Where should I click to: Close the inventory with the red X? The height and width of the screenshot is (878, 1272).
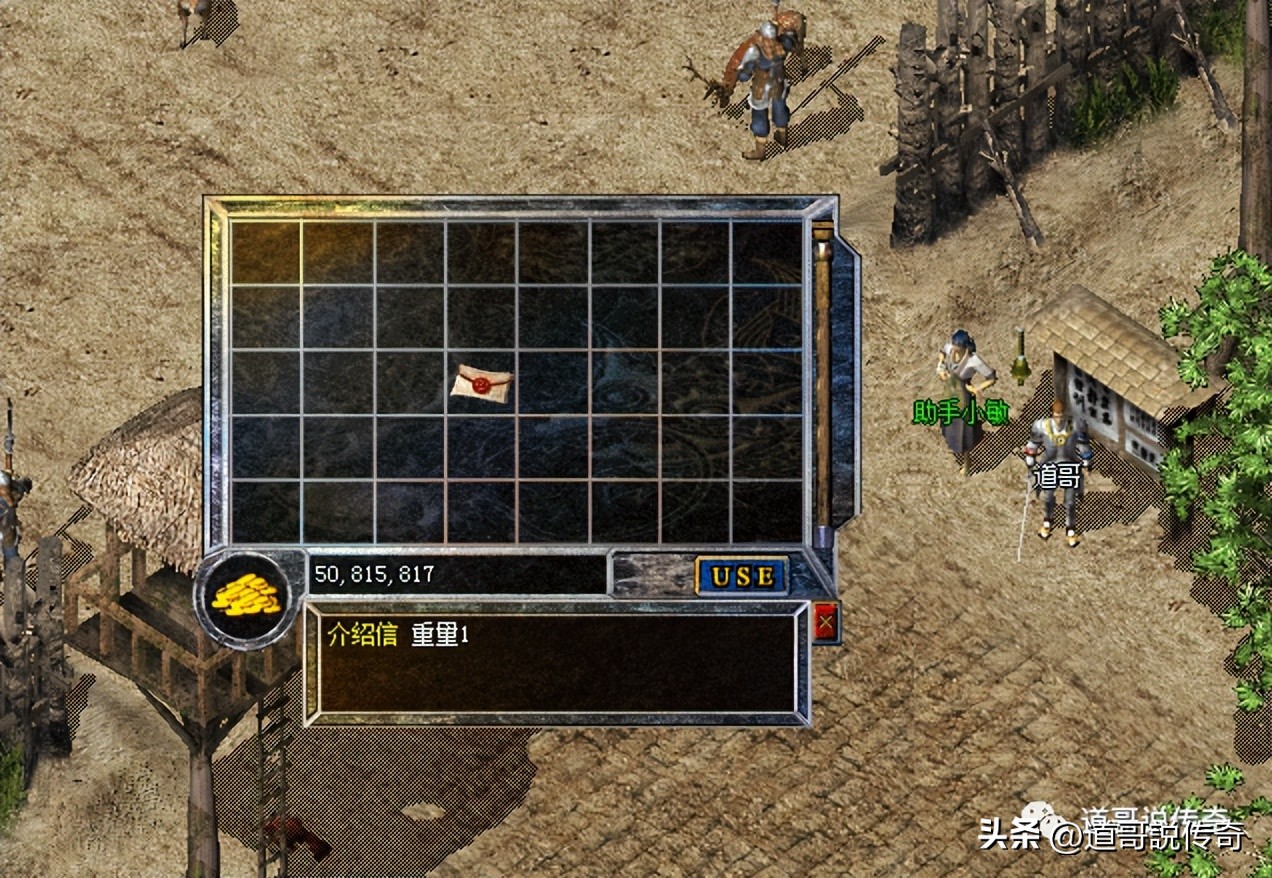click(825, 623)
